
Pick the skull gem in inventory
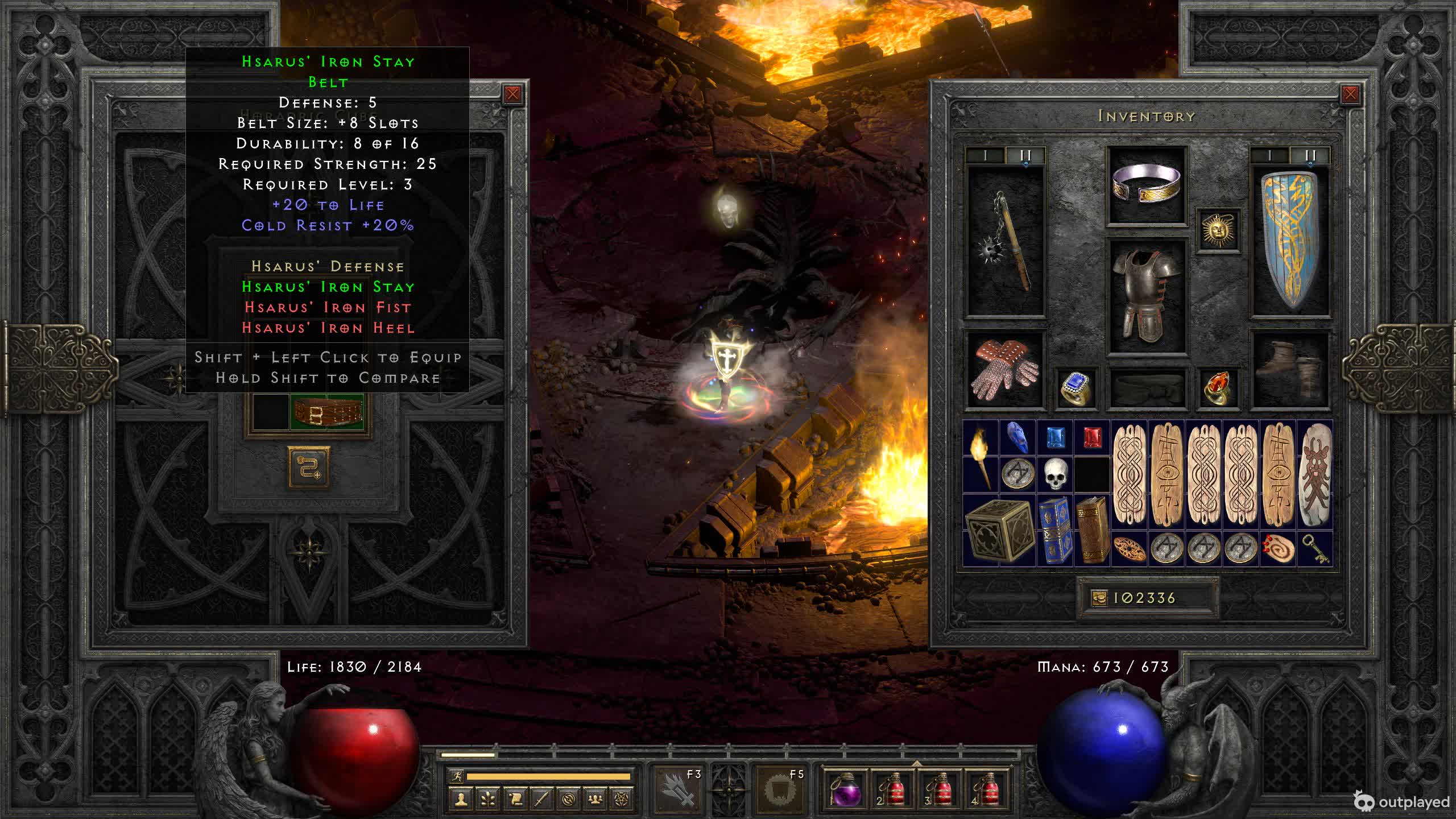[1054, 474]
